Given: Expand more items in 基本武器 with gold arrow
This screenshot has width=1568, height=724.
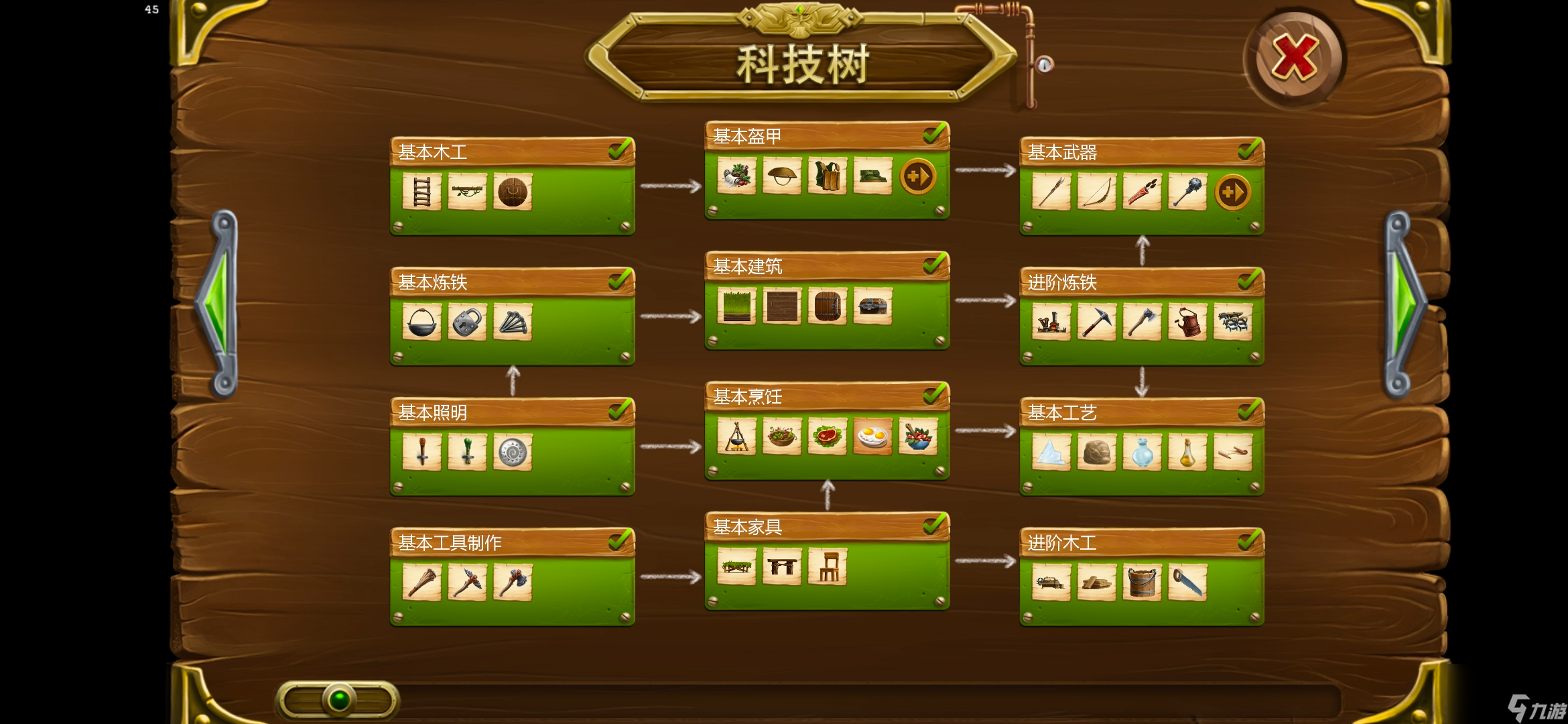Looking at the screenshot, I should coord(1233,192).
